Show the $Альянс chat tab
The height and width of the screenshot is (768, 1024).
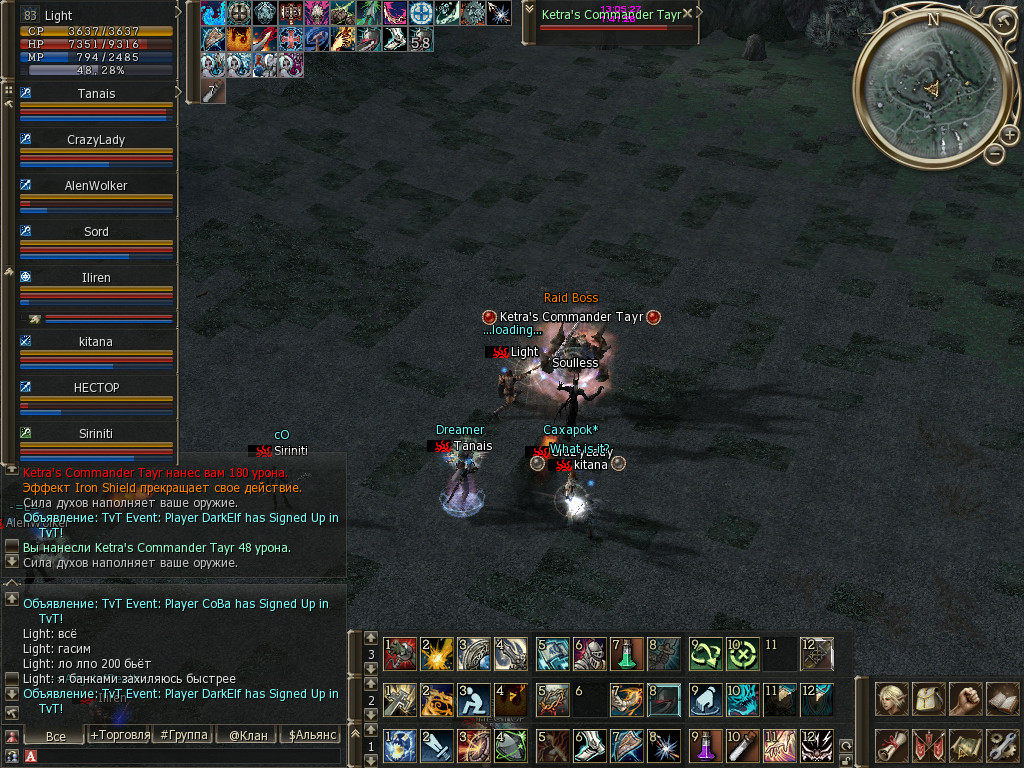click(x=310, y=736)
